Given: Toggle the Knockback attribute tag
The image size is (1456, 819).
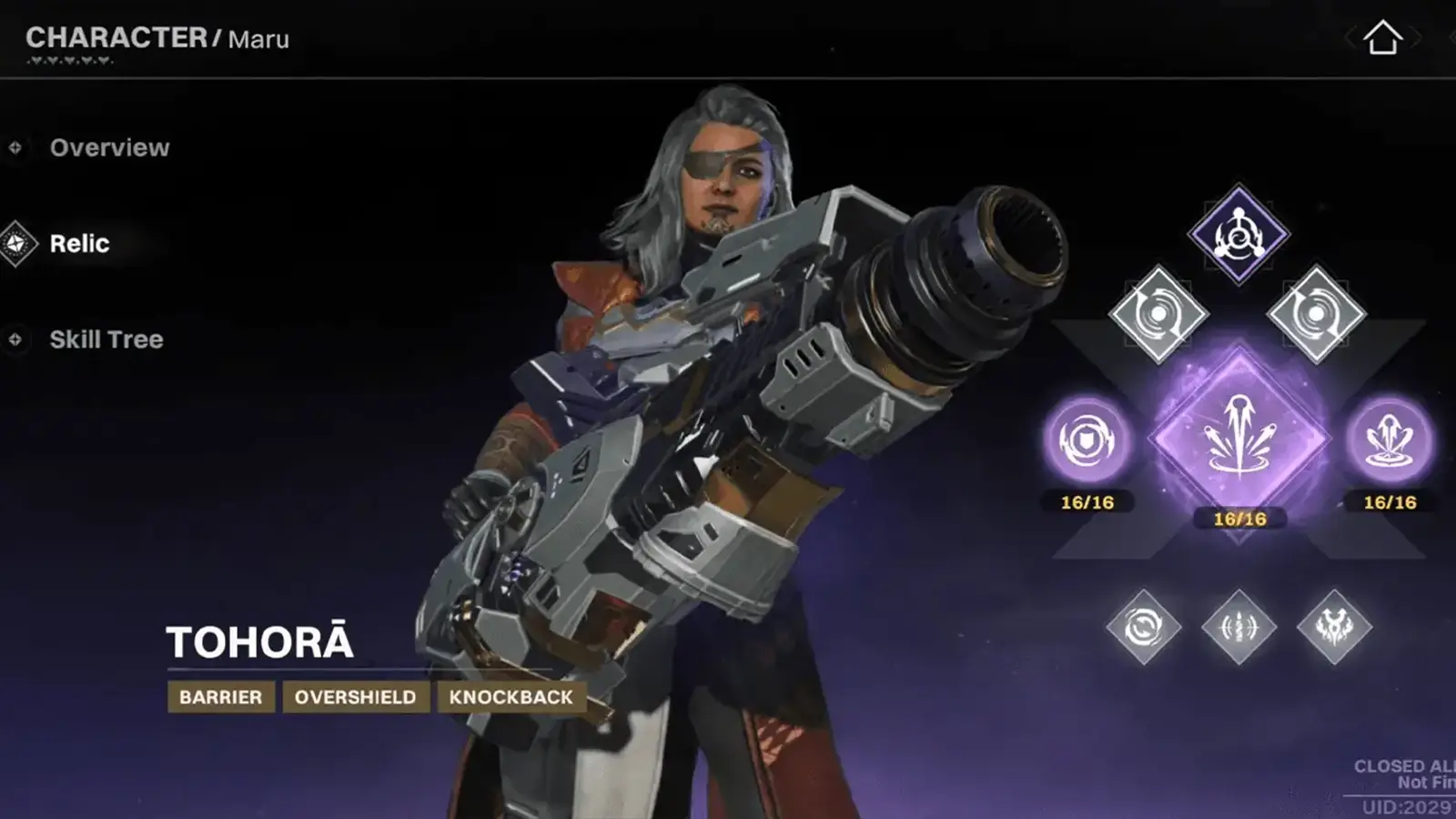Looking at the screenshot, I should coord(511,698).
